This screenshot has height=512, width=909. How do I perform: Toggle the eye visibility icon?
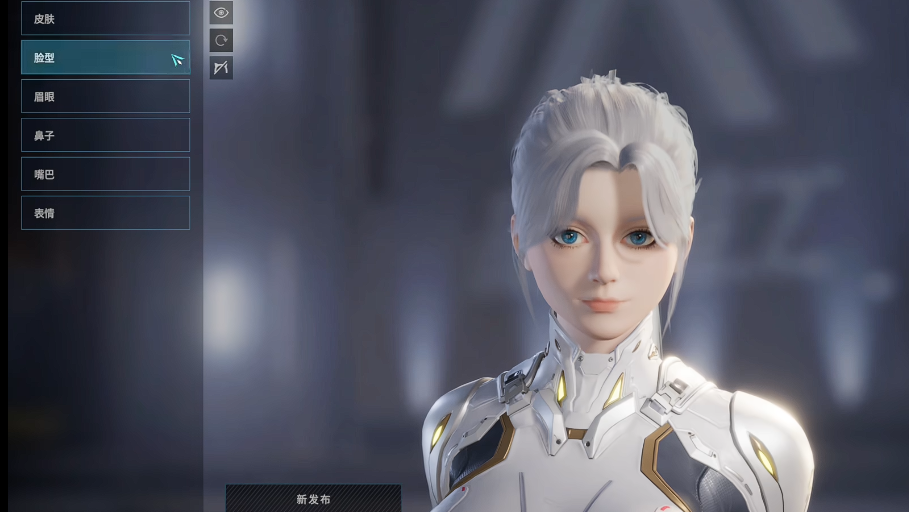[x=221, y=13]
